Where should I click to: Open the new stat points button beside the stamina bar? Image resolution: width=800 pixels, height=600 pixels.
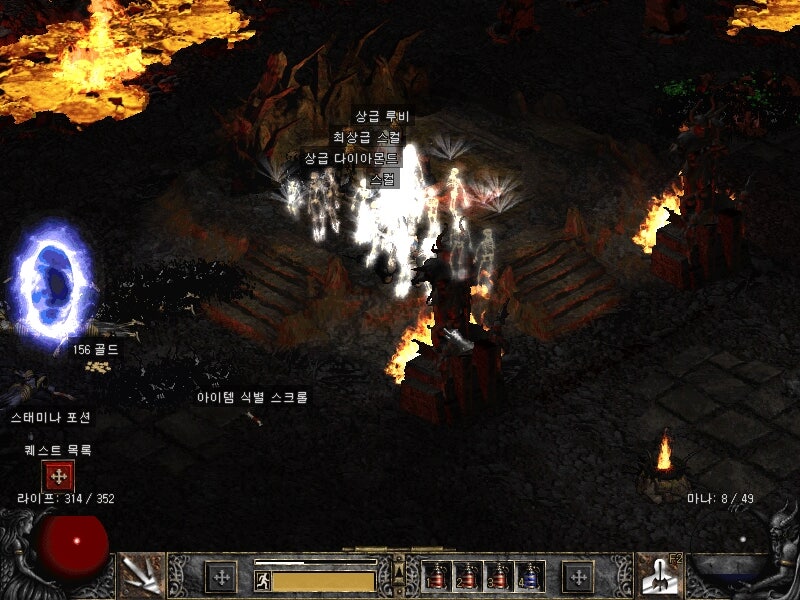tap(221, 577)
